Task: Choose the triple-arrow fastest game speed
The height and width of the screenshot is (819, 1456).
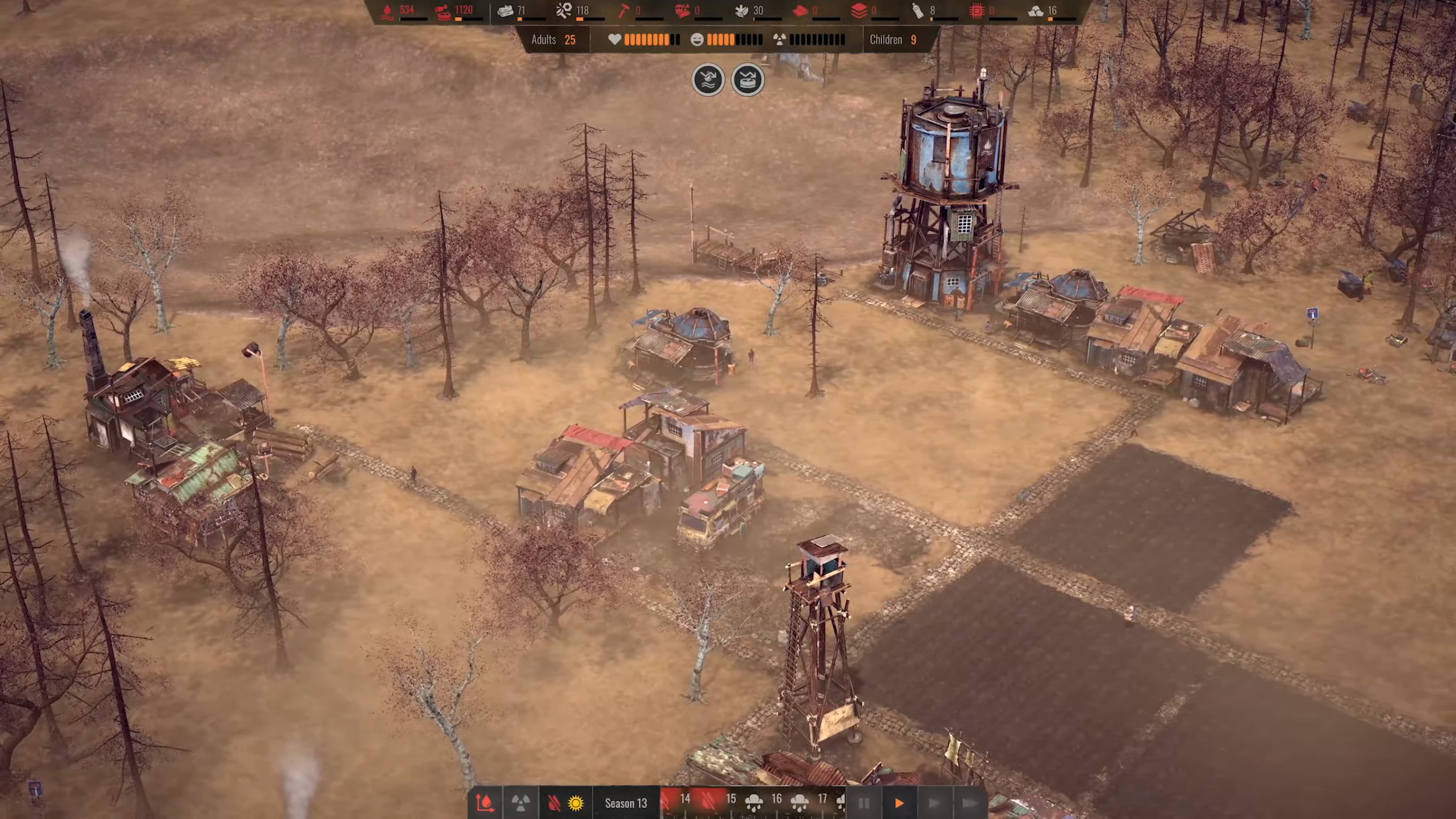Action: tap(969, 803)
